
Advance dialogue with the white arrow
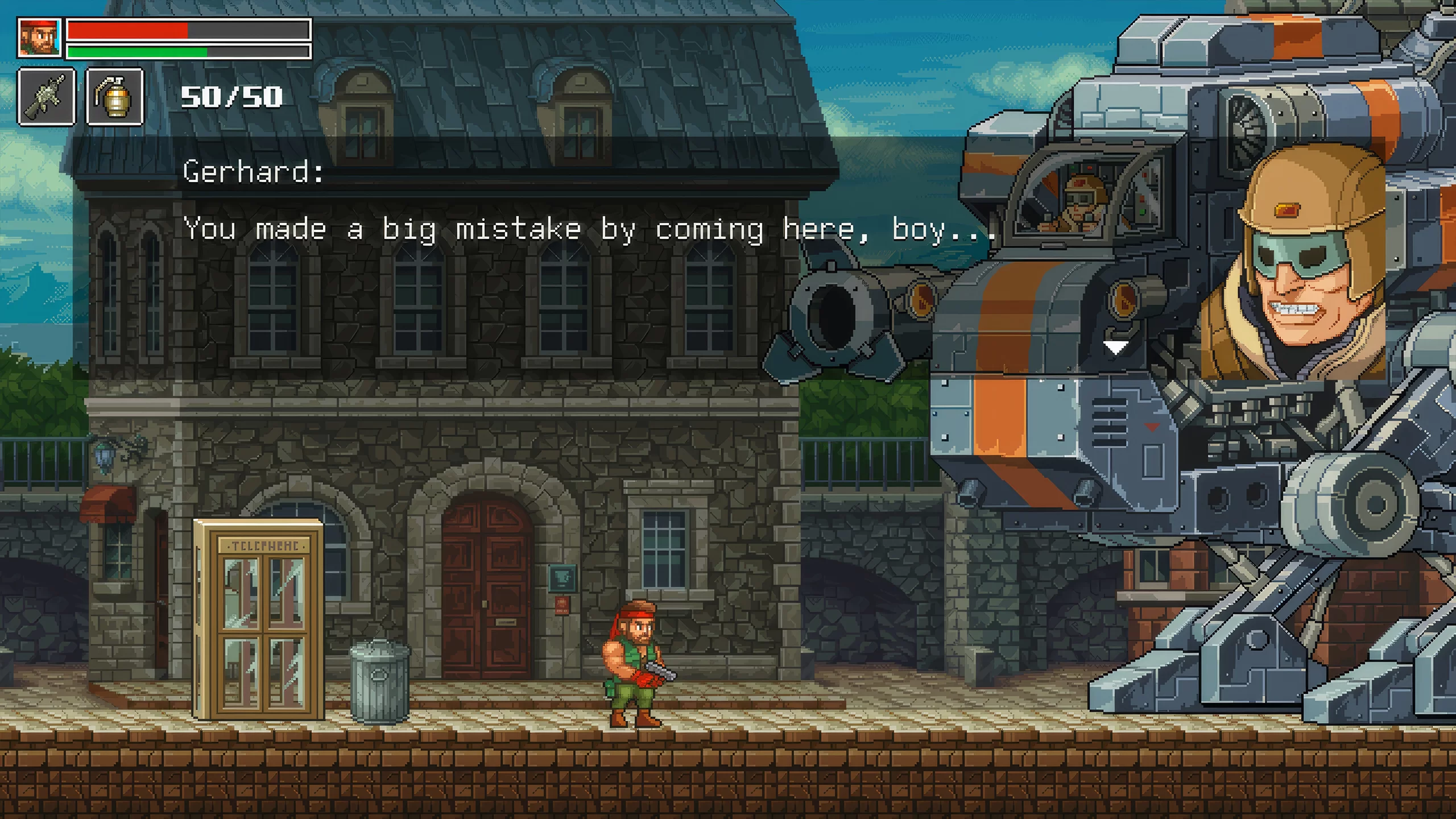click(x=1115, y=347)
